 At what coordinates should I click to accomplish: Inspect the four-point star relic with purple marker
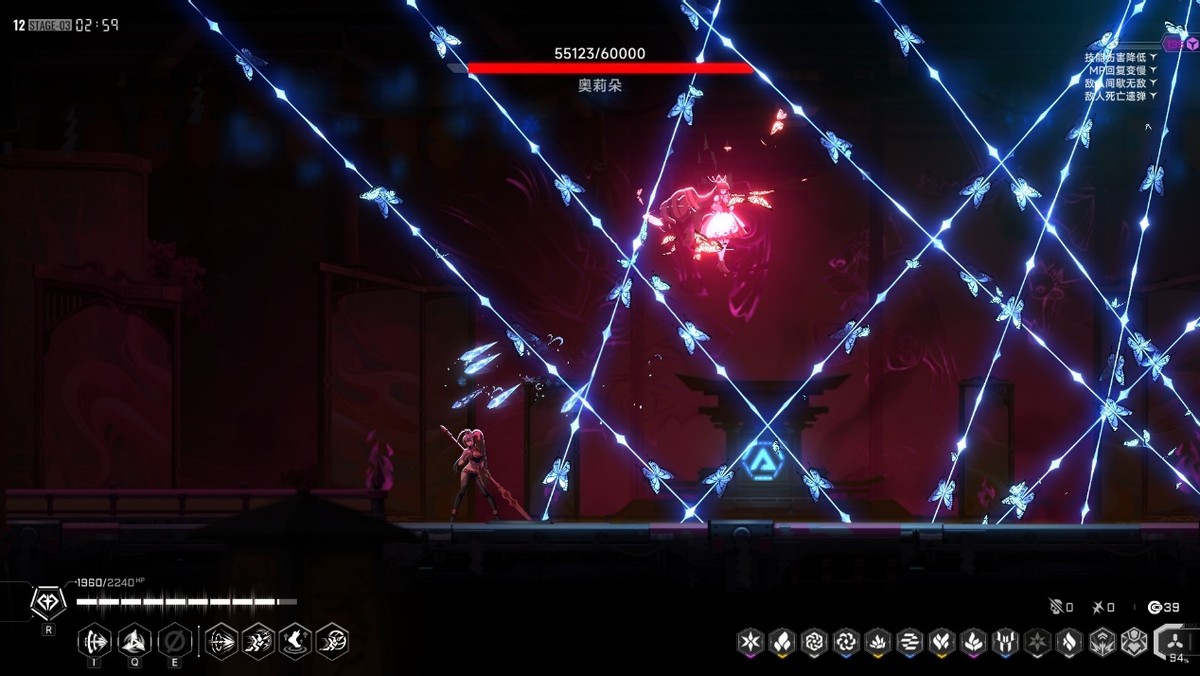(x=751, y=641)
